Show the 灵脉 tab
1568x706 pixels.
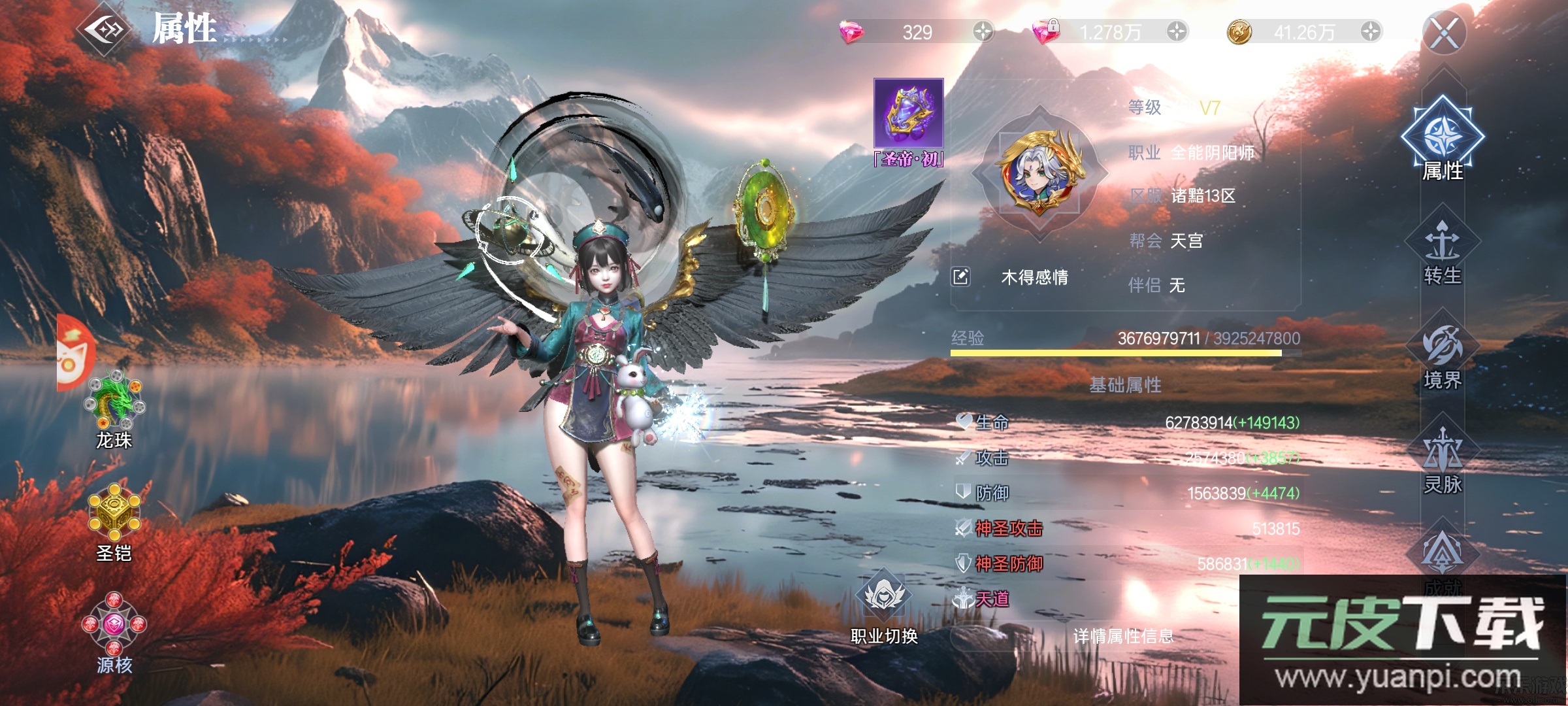(1443, 461)
